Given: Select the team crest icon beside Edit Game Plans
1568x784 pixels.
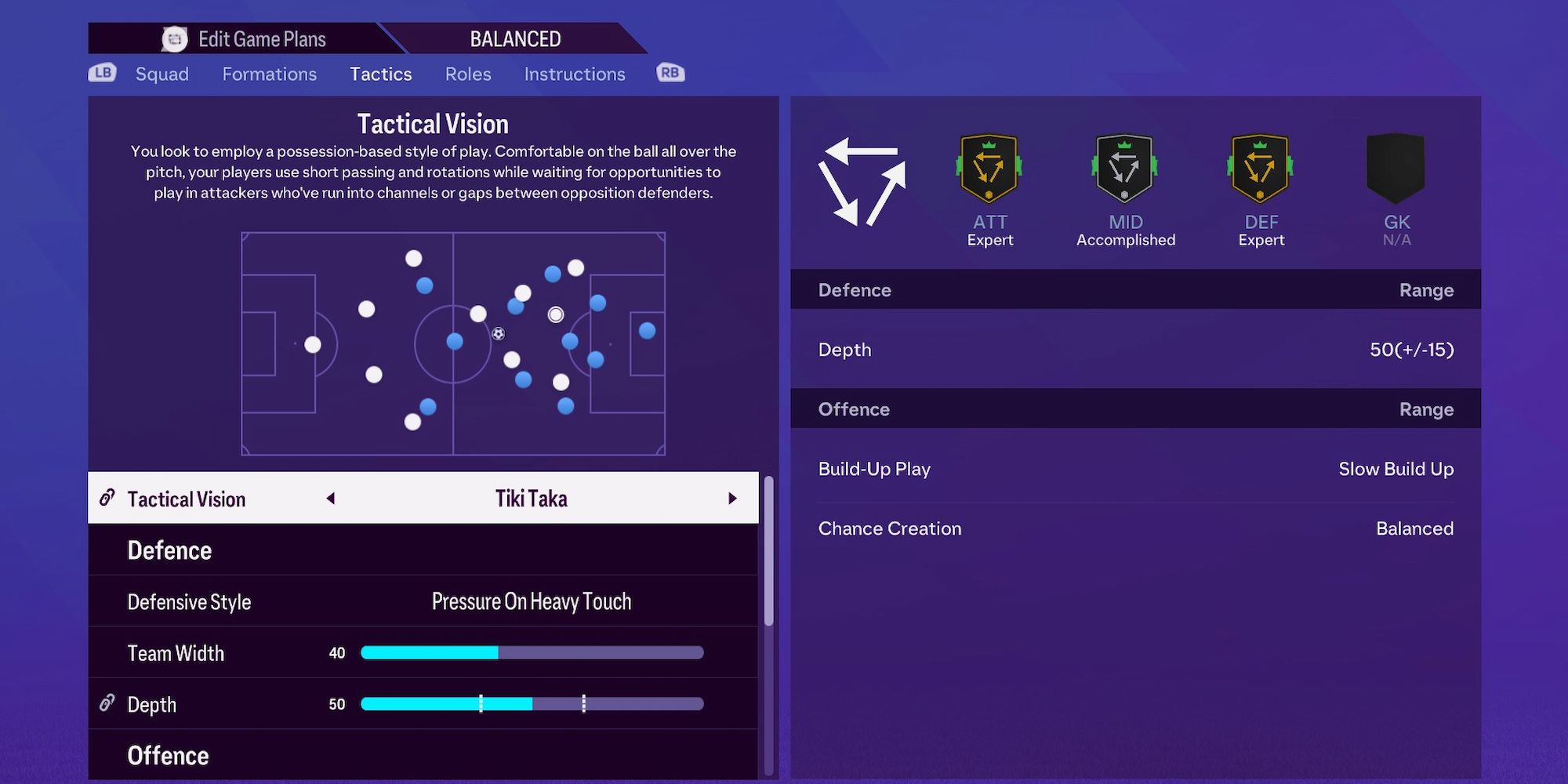Looking at the screenshot, I should pos(174,38).
